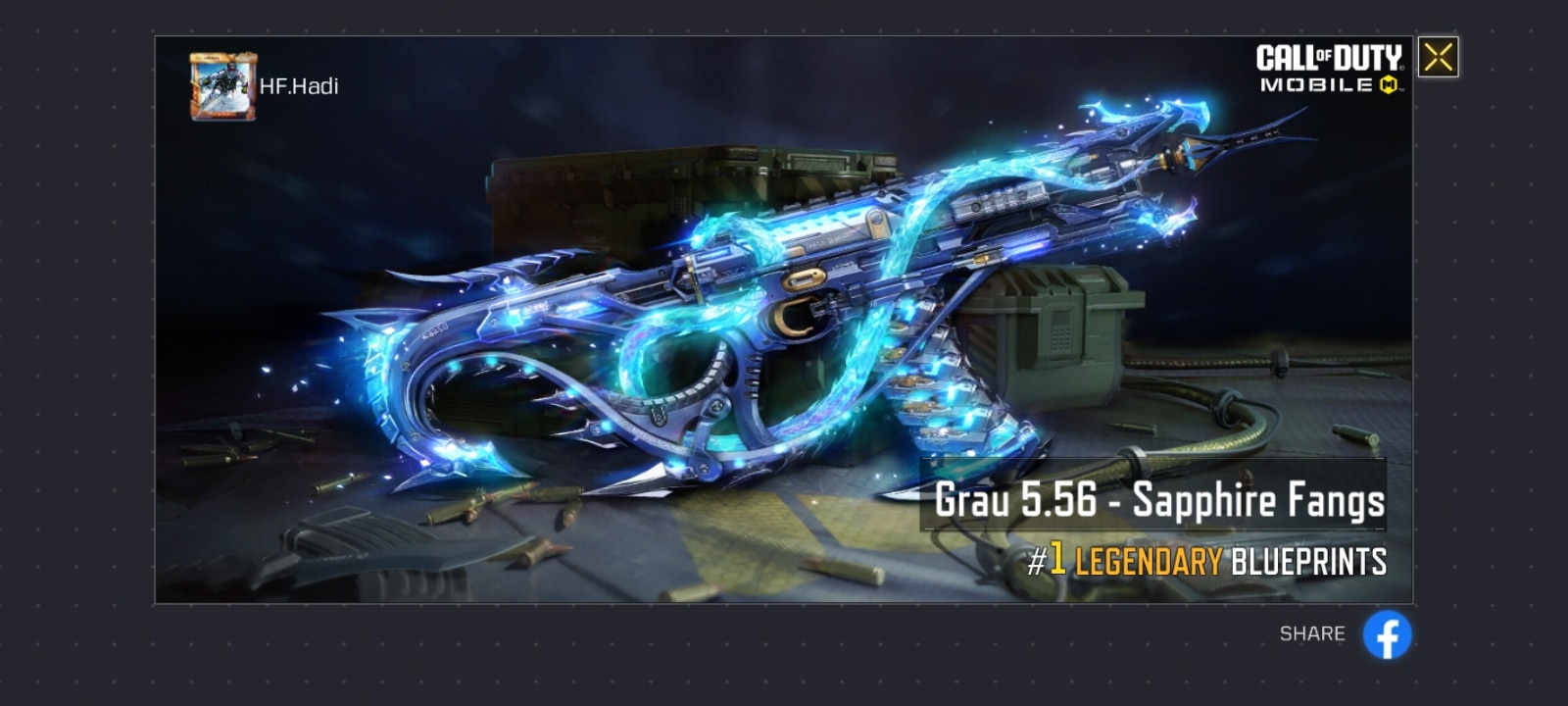Close the share card with the yellow X
The width and height of the screenshot is (1568, 706).
pos(1438,57)
